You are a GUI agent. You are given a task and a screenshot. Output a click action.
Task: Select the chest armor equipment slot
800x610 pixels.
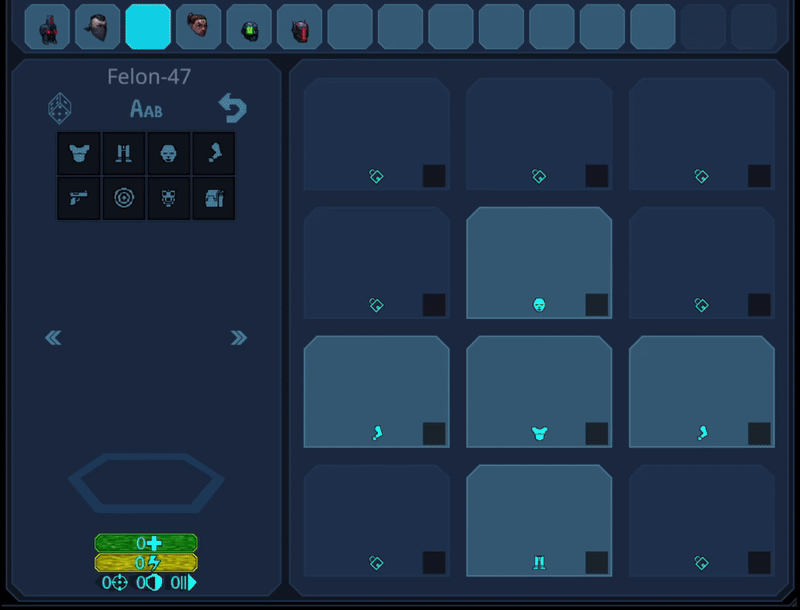(x=539, y=392)
